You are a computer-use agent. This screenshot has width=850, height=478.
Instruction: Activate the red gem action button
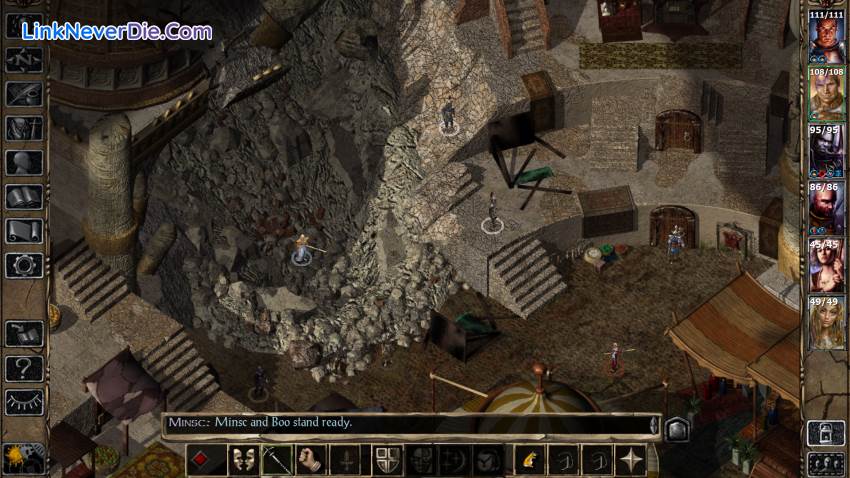pos(199,460)
